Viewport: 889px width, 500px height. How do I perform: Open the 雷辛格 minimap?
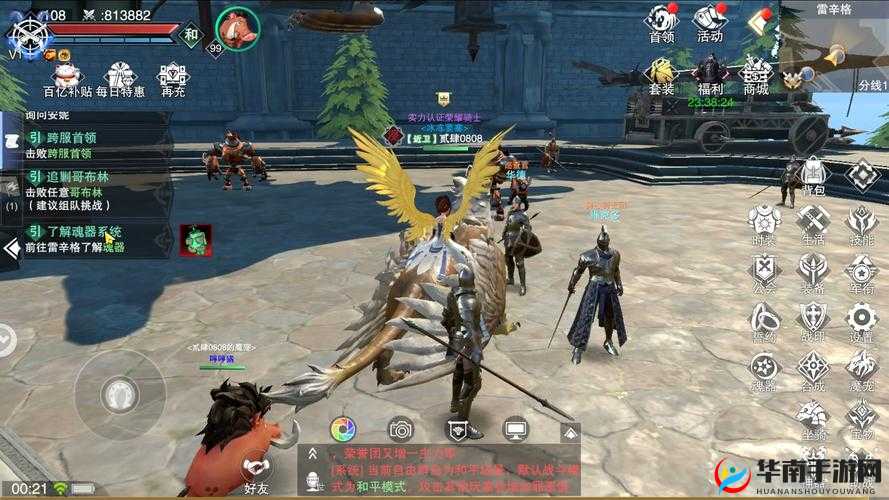[838, 45]
